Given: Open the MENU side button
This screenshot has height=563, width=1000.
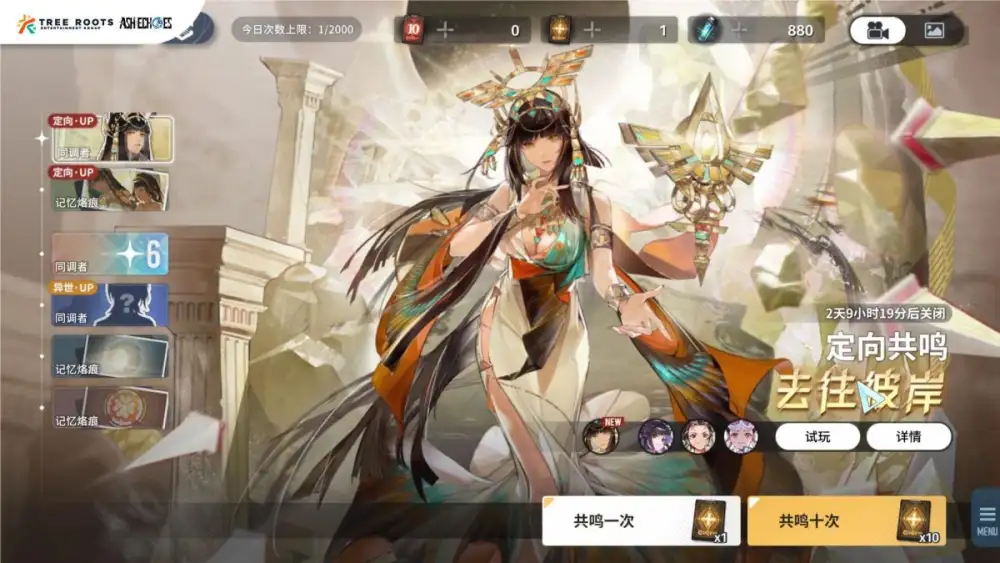Looking at the screenshot, I should point(987,519).
